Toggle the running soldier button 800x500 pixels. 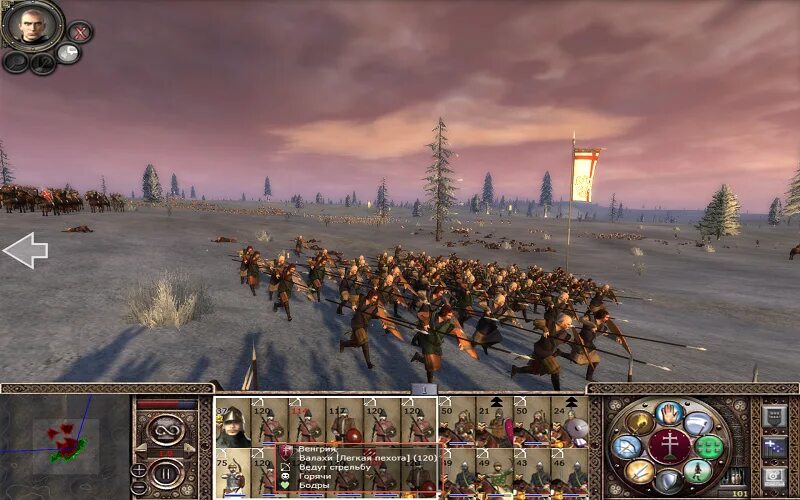coord(698,470)
